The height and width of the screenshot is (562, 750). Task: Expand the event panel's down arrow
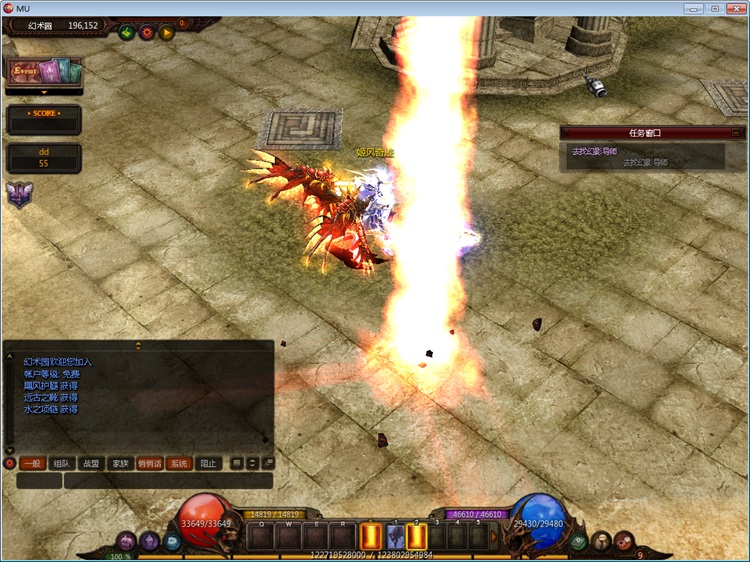(44, 92)
